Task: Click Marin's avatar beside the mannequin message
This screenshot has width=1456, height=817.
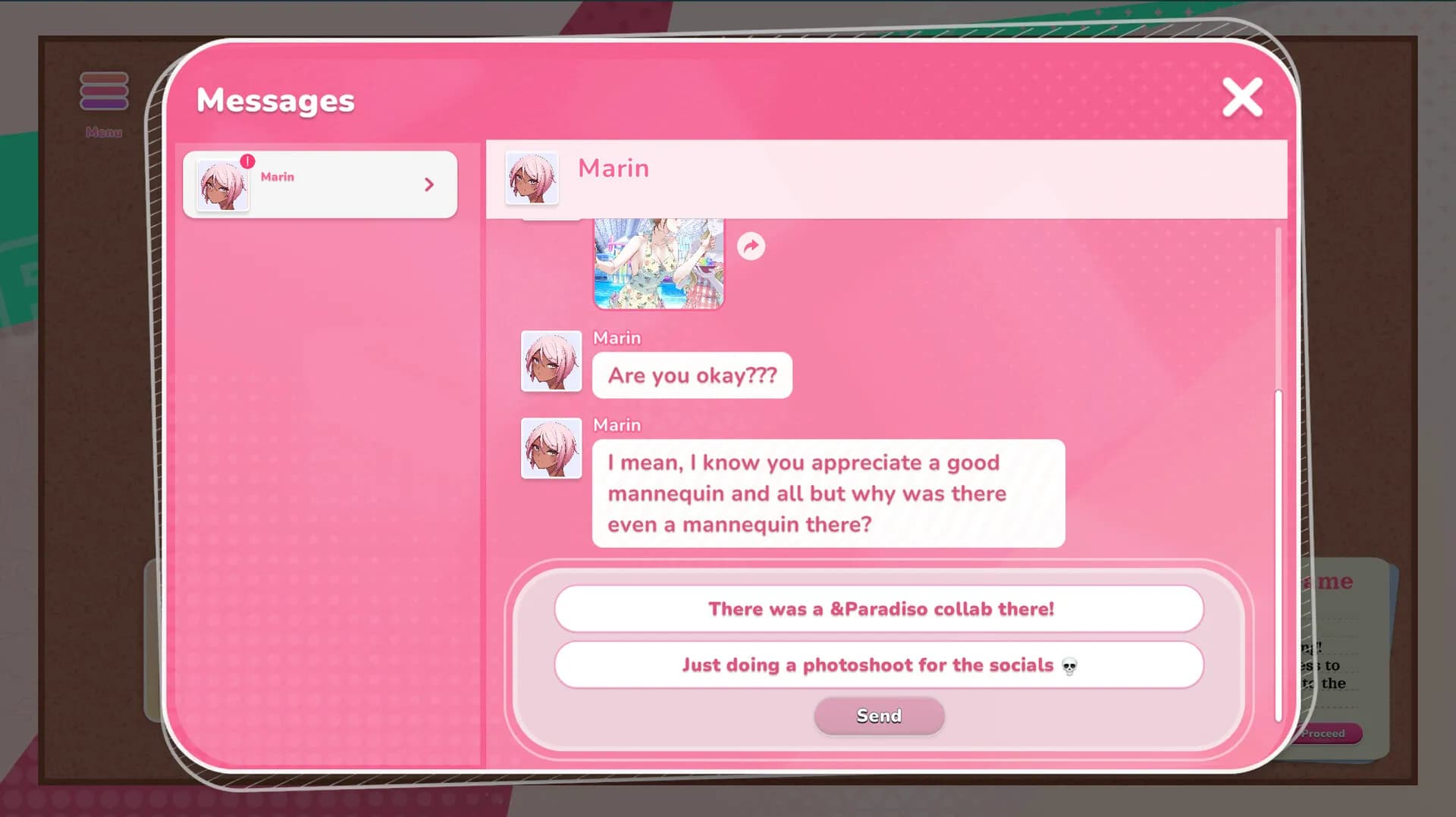Action: 551,448
